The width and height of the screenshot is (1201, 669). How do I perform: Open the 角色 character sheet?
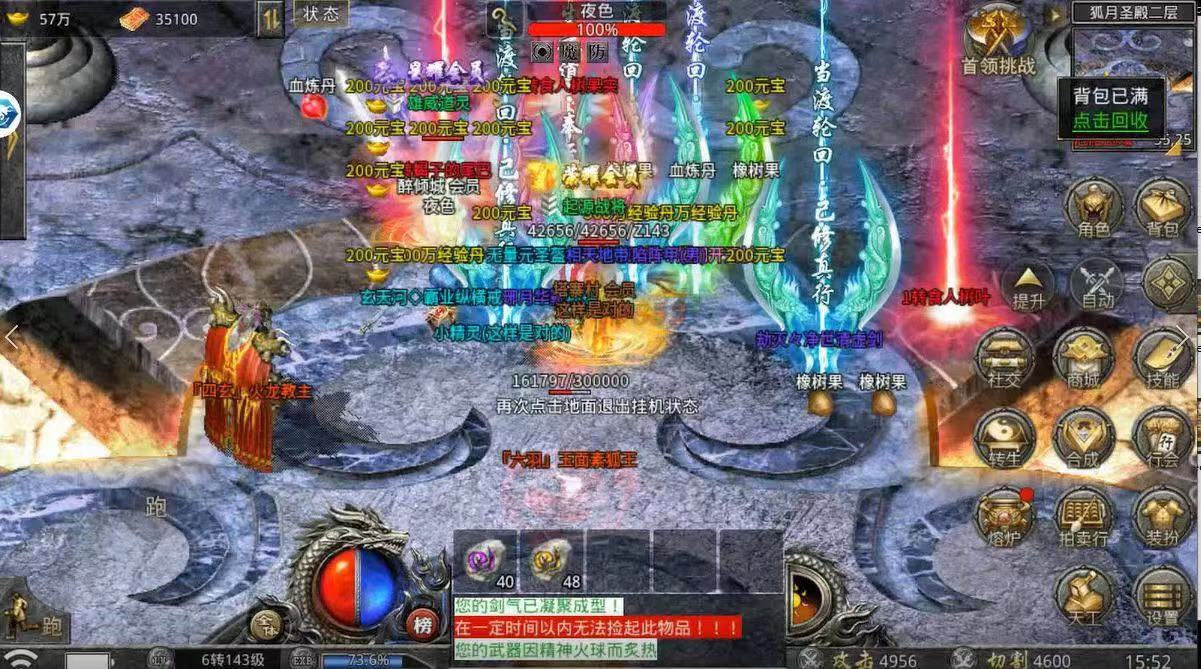click(x=1093, y=210)
